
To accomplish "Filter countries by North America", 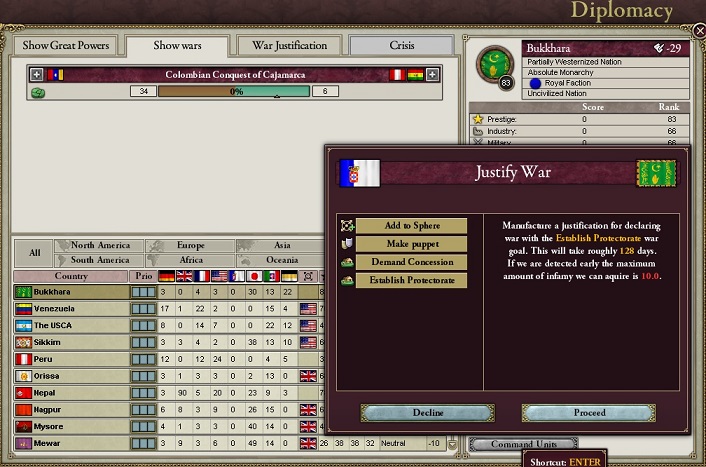I will tap(100, 245).
